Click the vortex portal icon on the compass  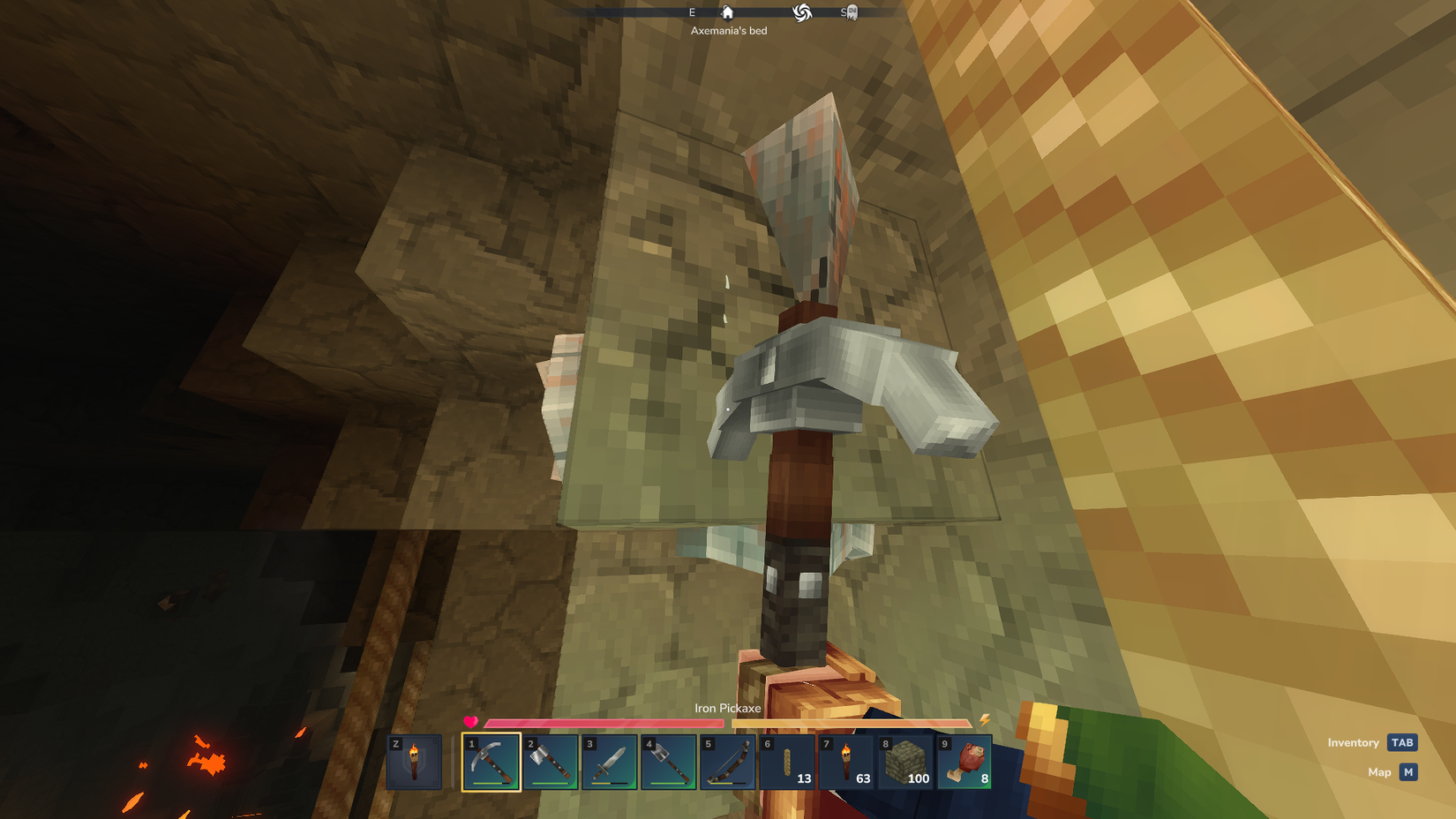pyautogui.click(x=801, y=12)
